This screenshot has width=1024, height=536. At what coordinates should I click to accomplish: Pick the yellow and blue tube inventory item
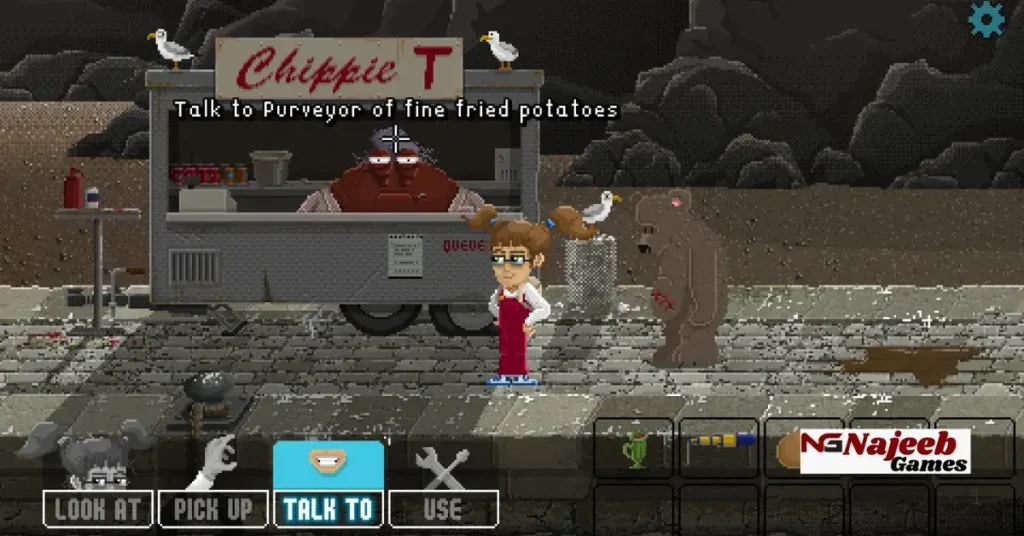coord(719,441)
